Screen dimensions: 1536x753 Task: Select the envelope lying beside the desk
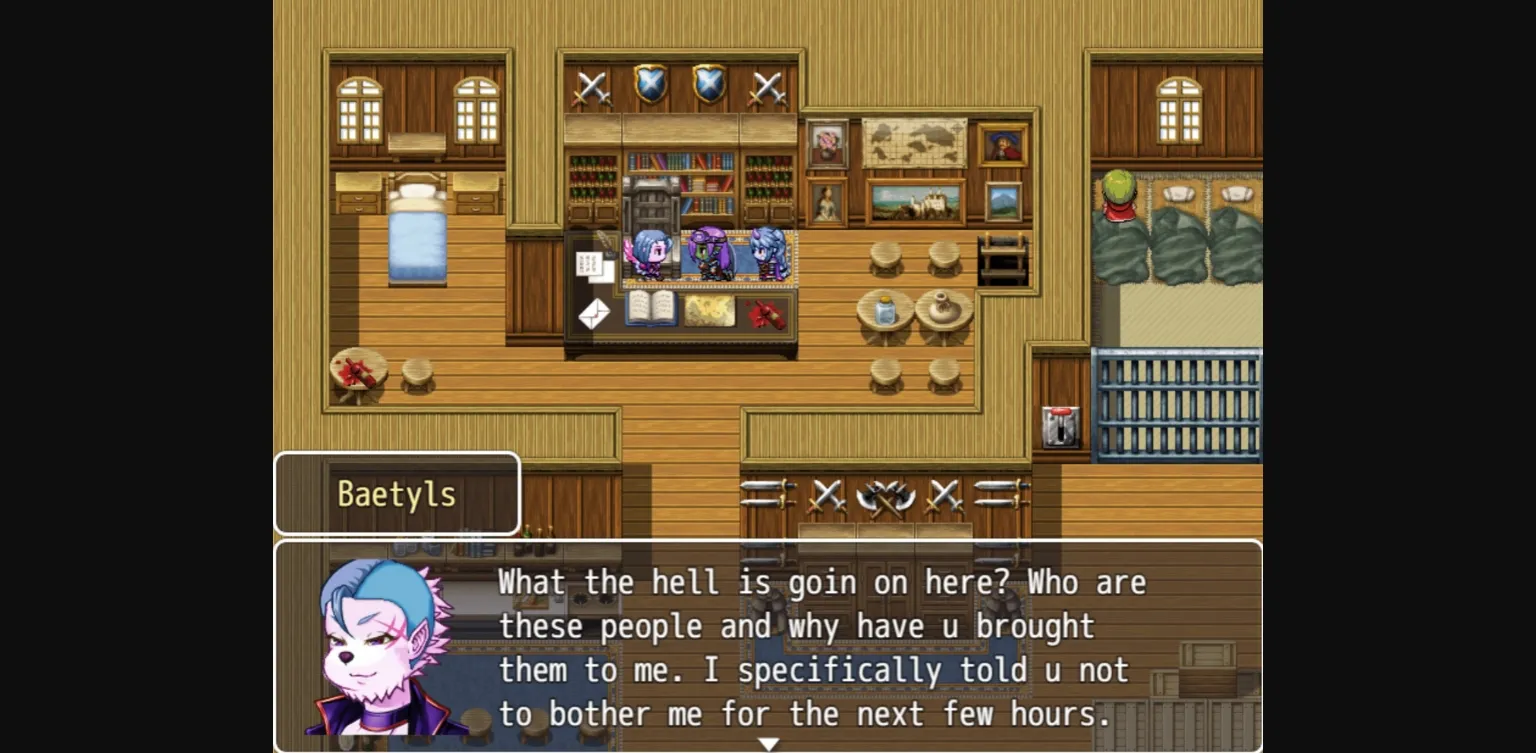coord(593,313)
